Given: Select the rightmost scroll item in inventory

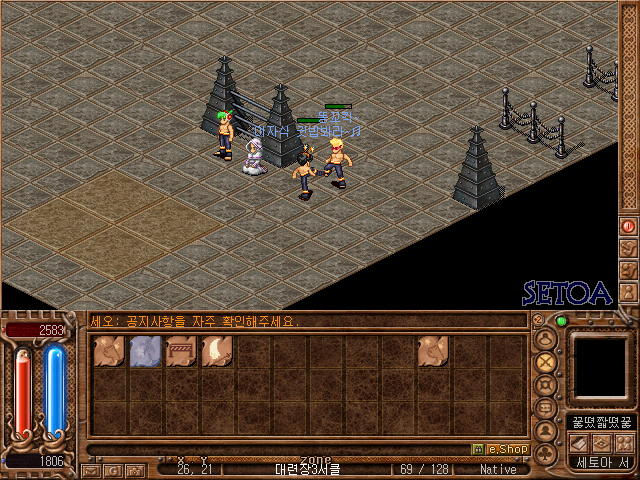Looking at the screenshot, I should point(433,351).
